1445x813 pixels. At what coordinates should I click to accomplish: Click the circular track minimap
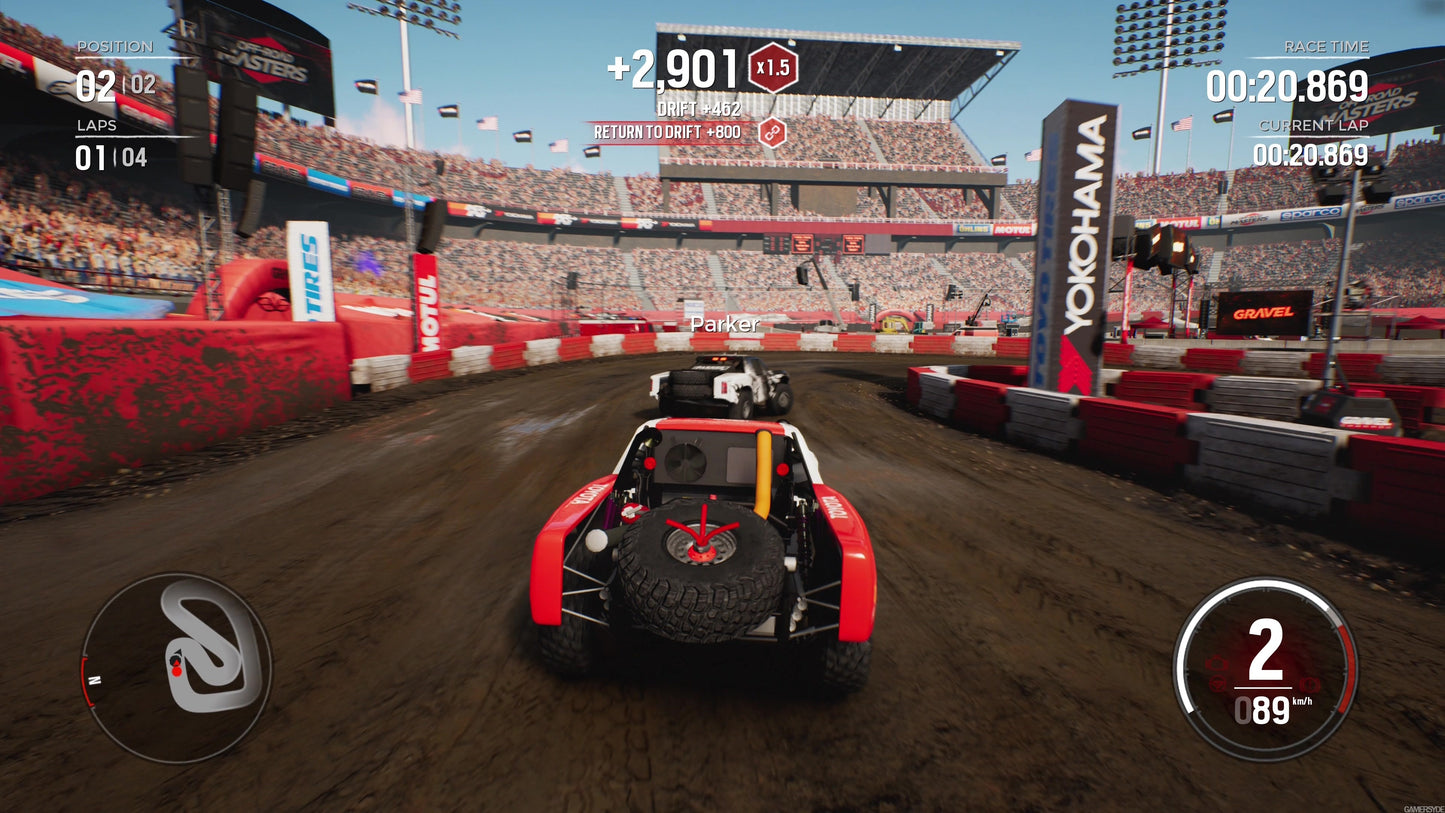click(176, 667)
